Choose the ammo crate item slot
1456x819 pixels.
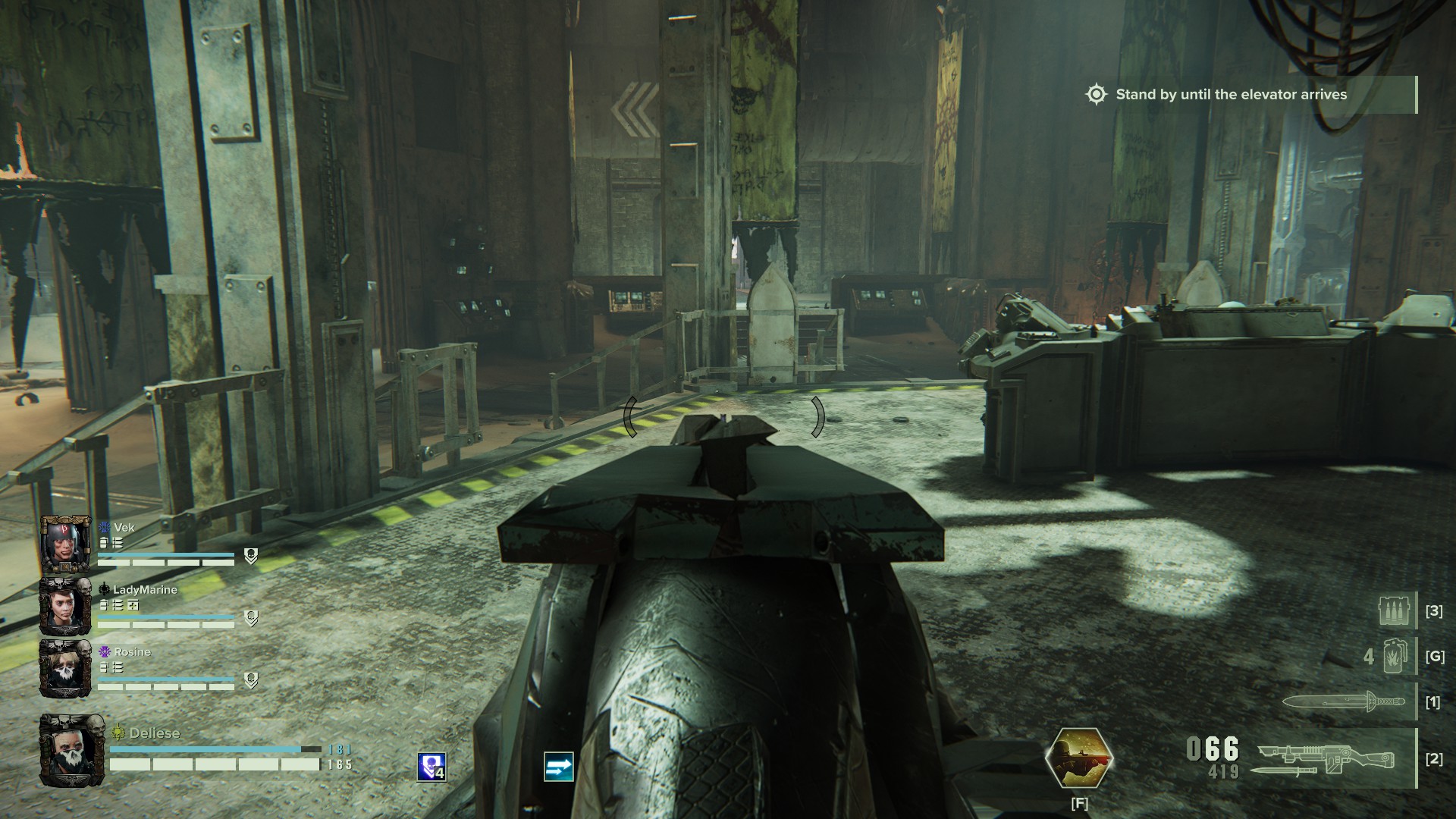1396,610
